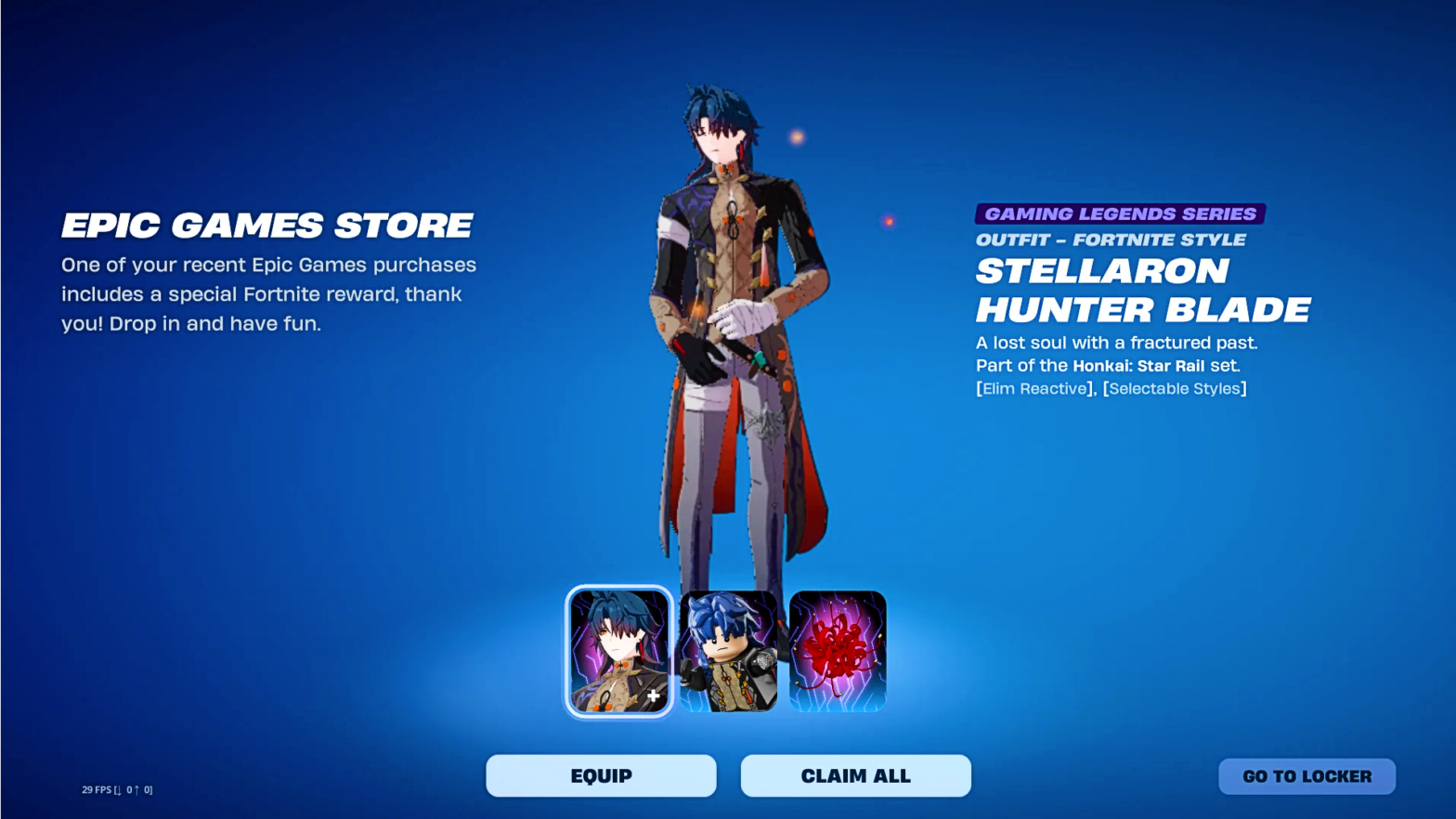Select the red spider lily back bling thumbnail
Screen dimensions: 1456x819
point(838,650)
